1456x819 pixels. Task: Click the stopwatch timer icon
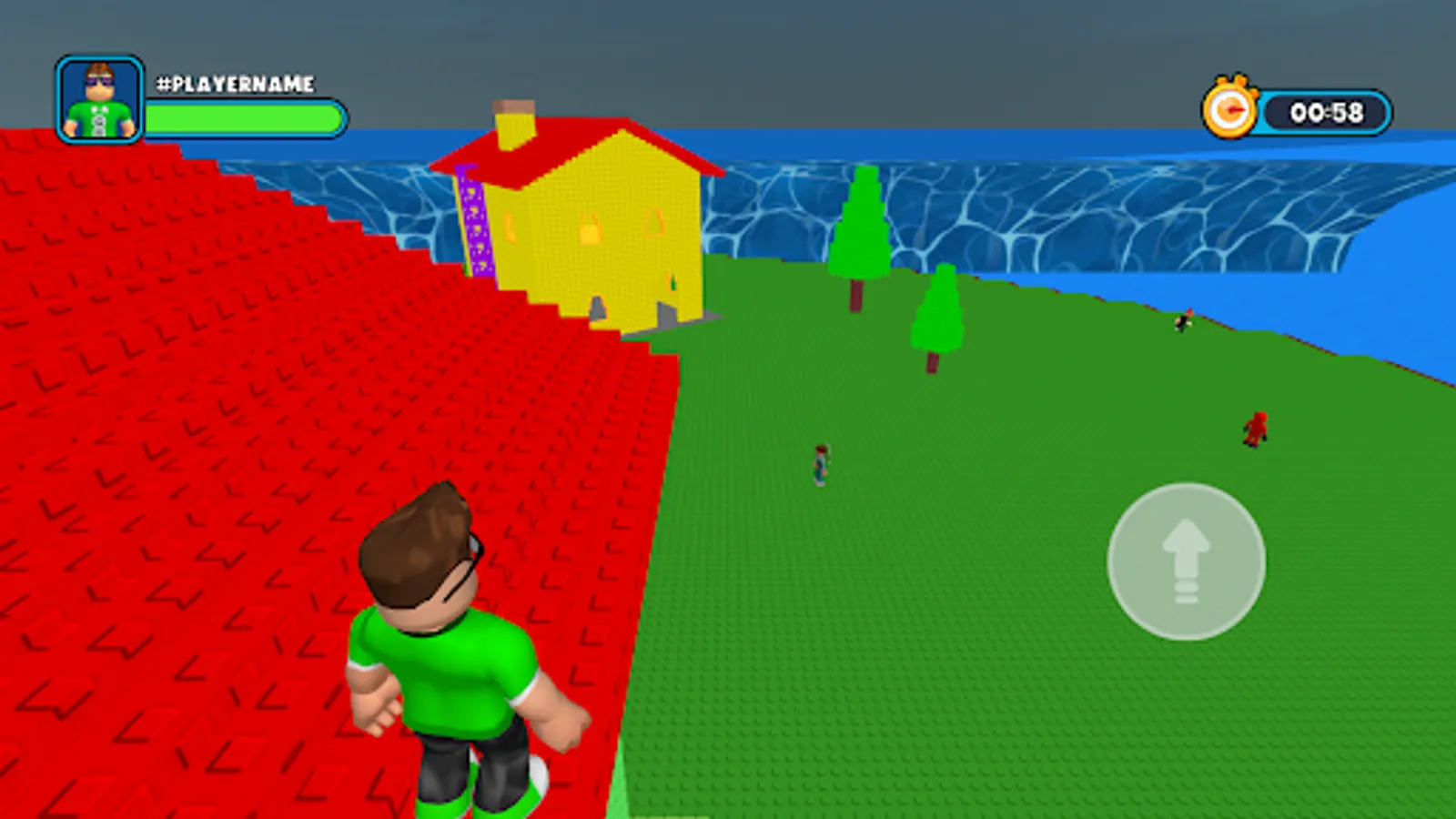coord(1231,109)
